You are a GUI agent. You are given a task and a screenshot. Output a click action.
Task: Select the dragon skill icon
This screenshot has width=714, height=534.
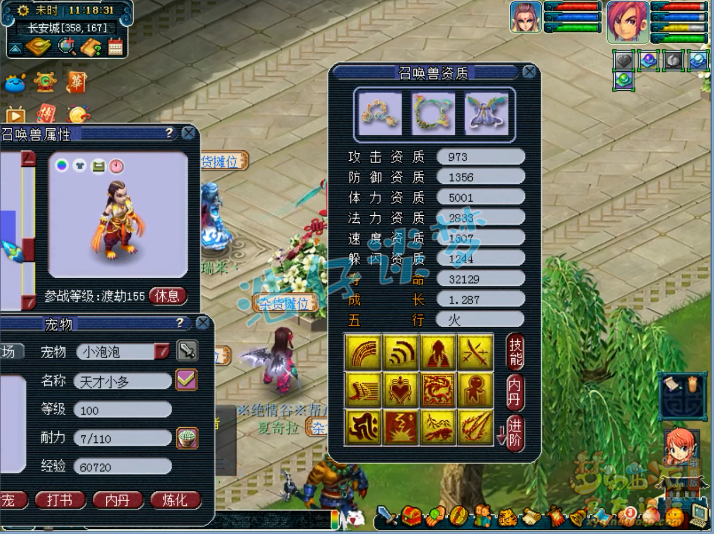pyautogui.click(x=437, y=389)
